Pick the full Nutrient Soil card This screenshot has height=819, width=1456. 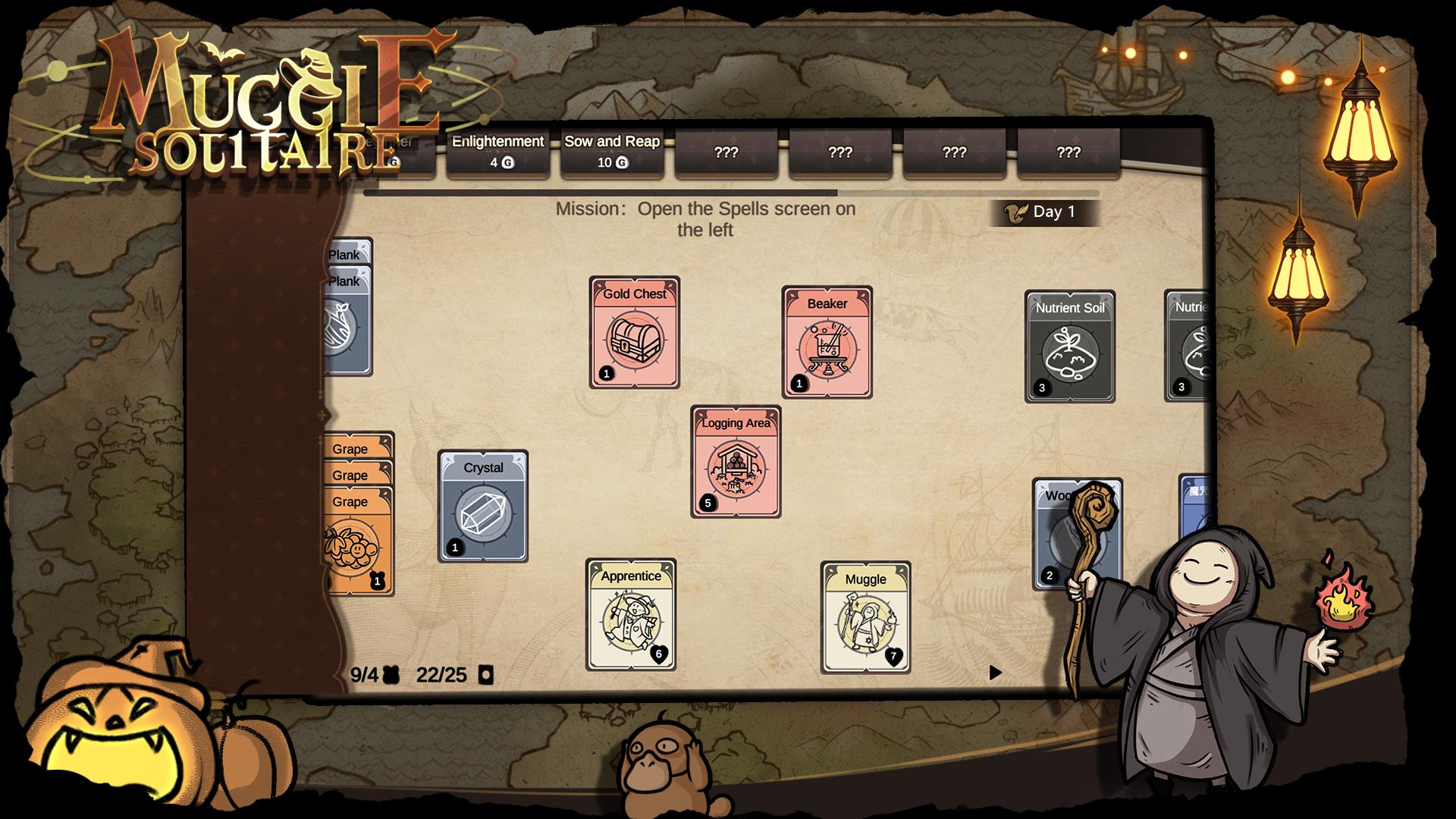[1069, 347]
